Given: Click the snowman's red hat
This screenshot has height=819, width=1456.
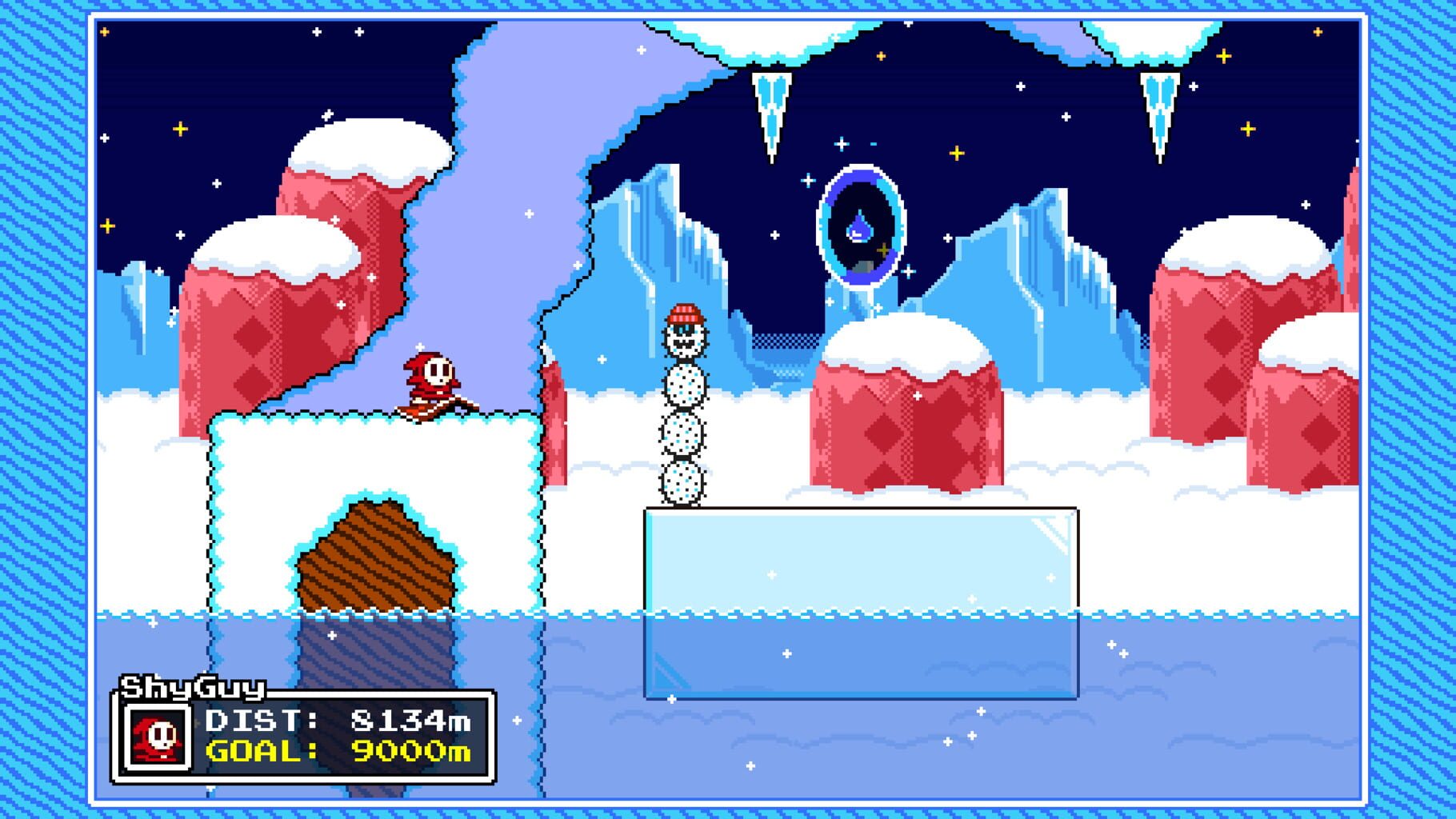Looking at the screenshot, I should (x=684, y=312).
